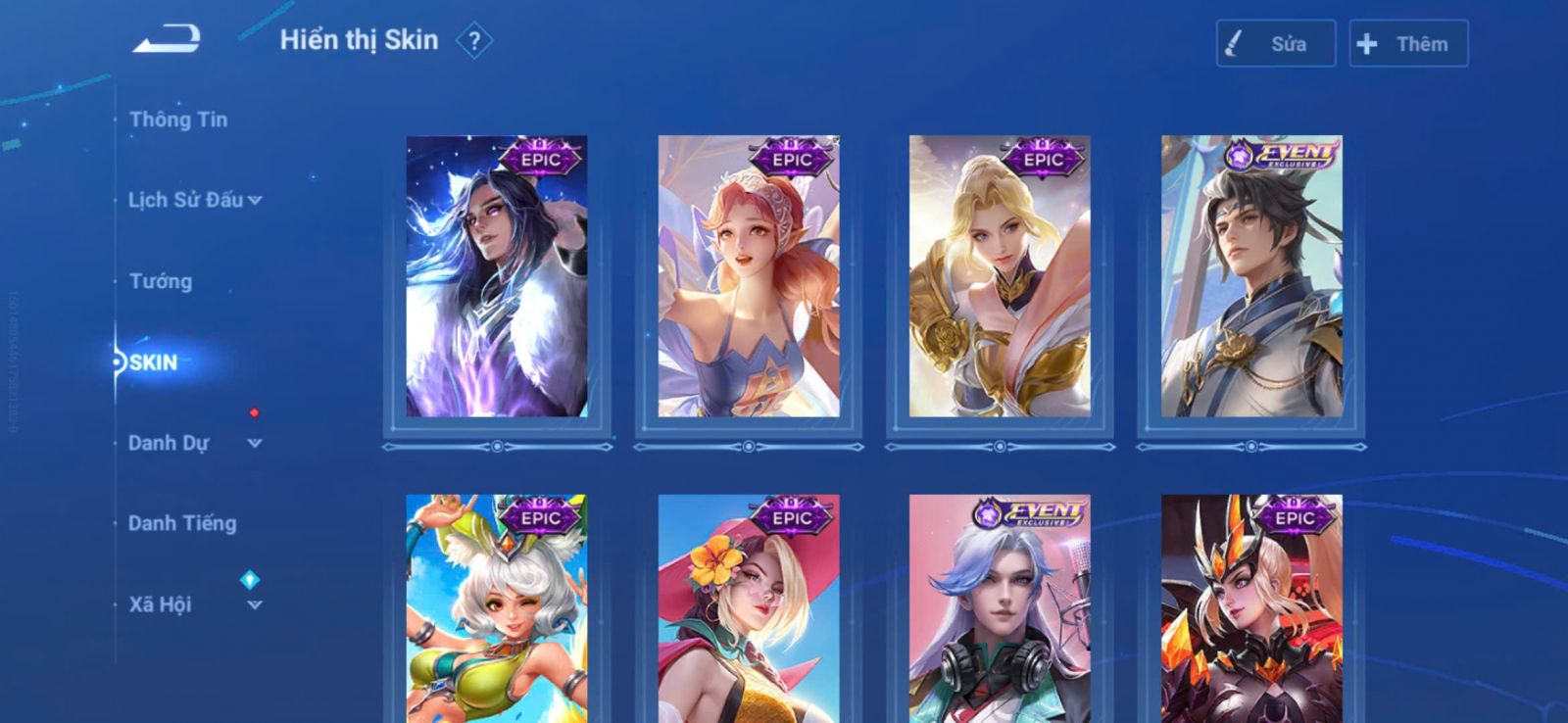Image resolution: width=1568 pixels, height=723 pixels.
Task: Select the dark-haired man Event Exclusive skin
Action: coord(1251,276)
